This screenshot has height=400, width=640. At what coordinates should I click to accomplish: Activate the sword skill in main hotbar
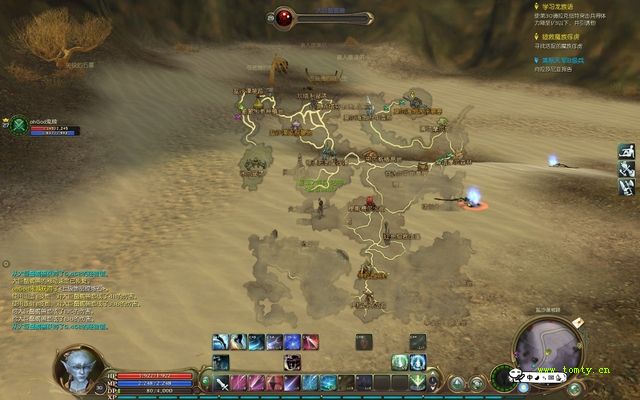pos(222,382)
